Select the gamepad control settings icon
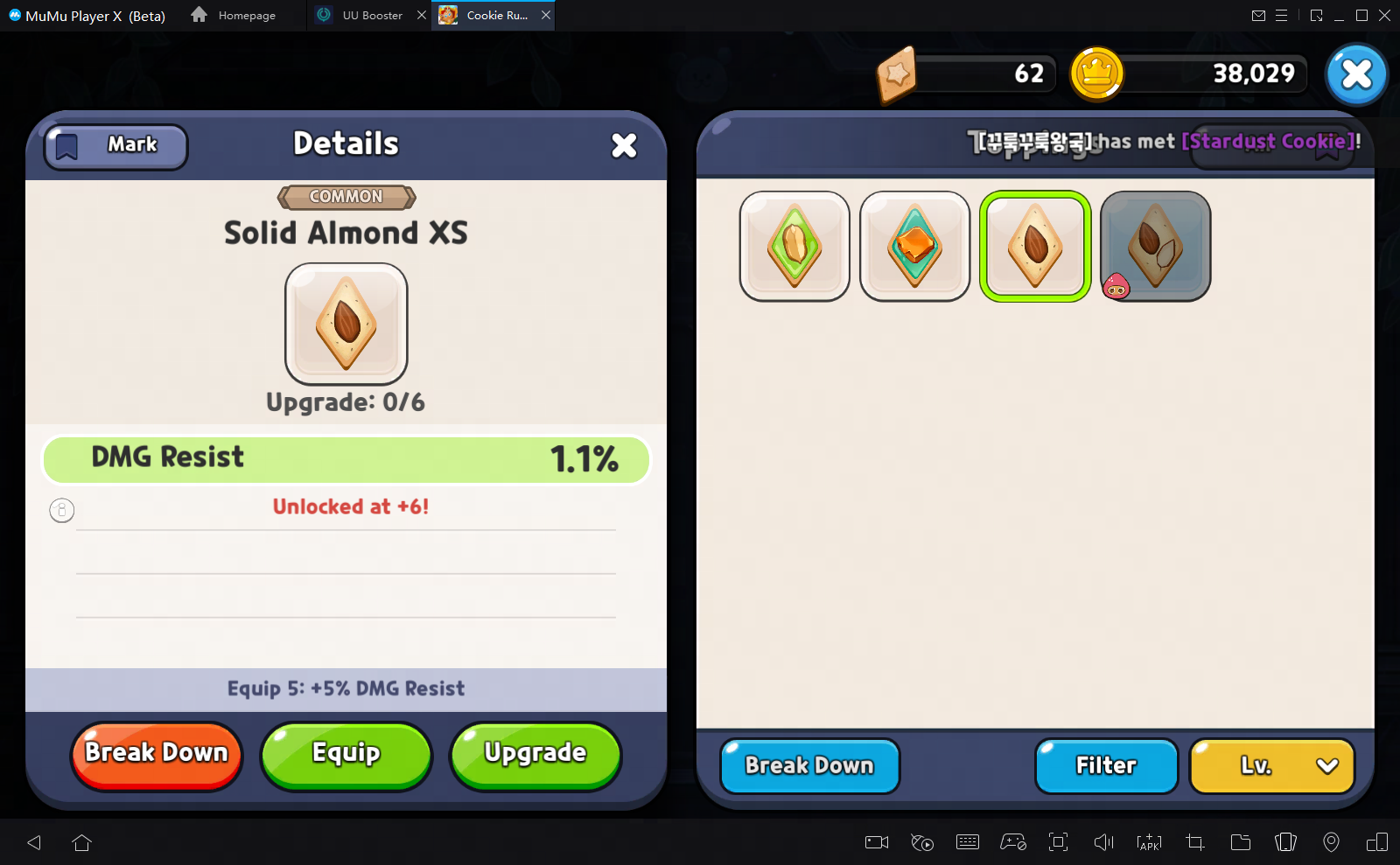 click(x=1013, y=842)
